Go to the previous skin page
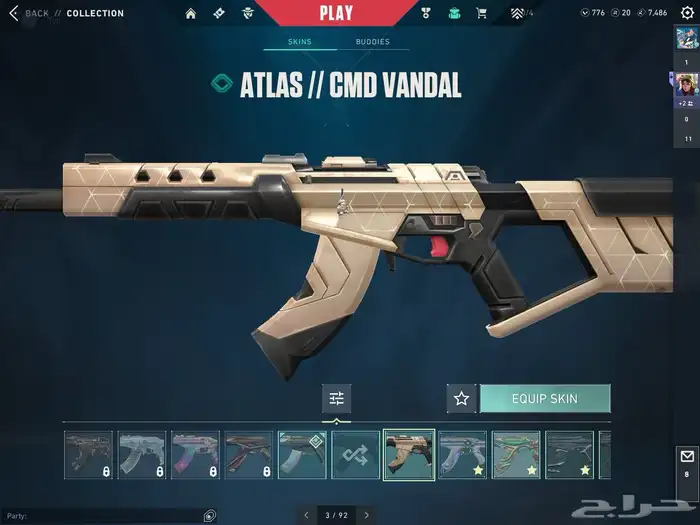 pos(307,515)
